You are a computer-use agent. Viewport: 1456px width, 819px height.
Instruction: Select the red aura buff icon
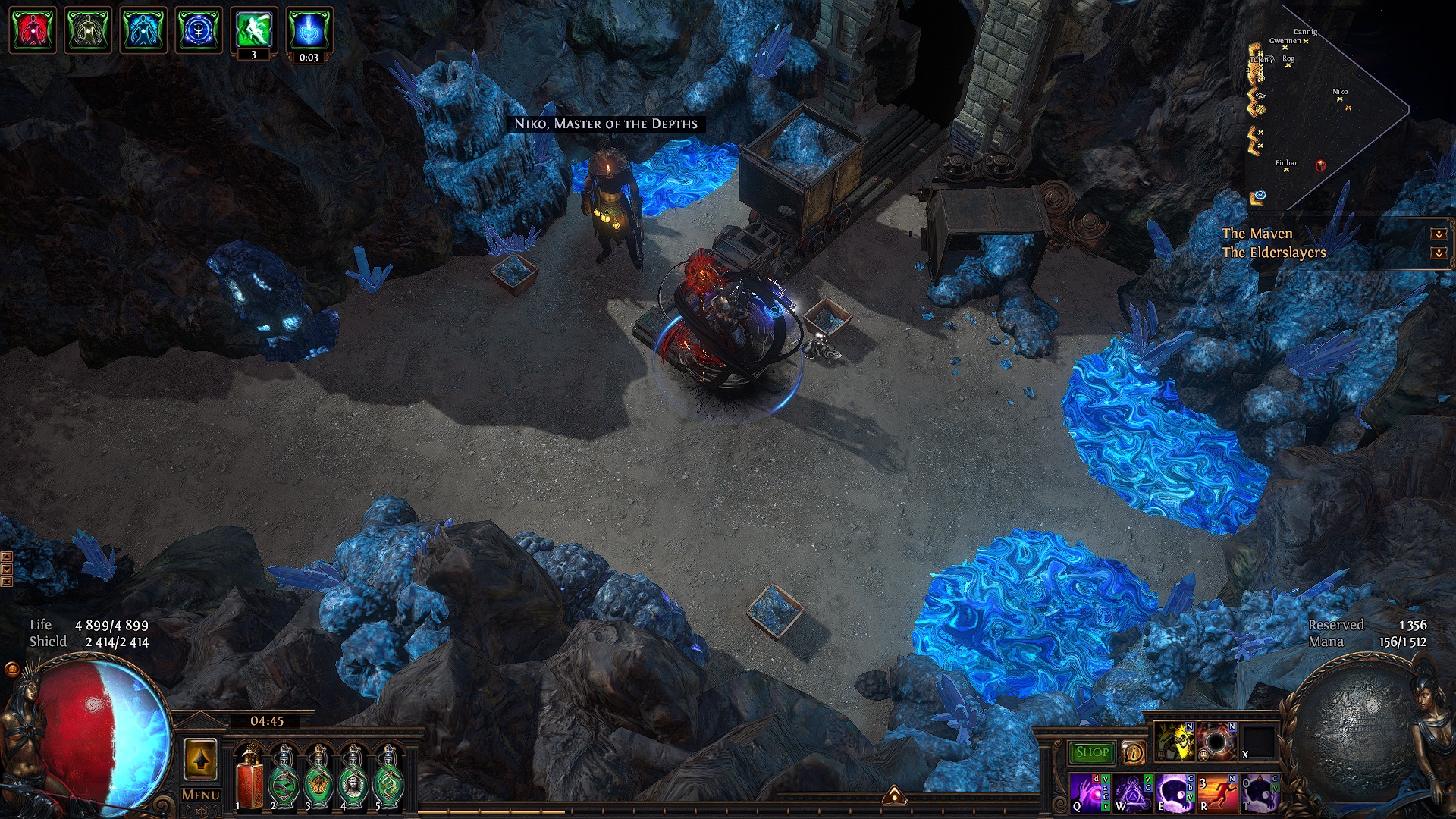(32, 30)
